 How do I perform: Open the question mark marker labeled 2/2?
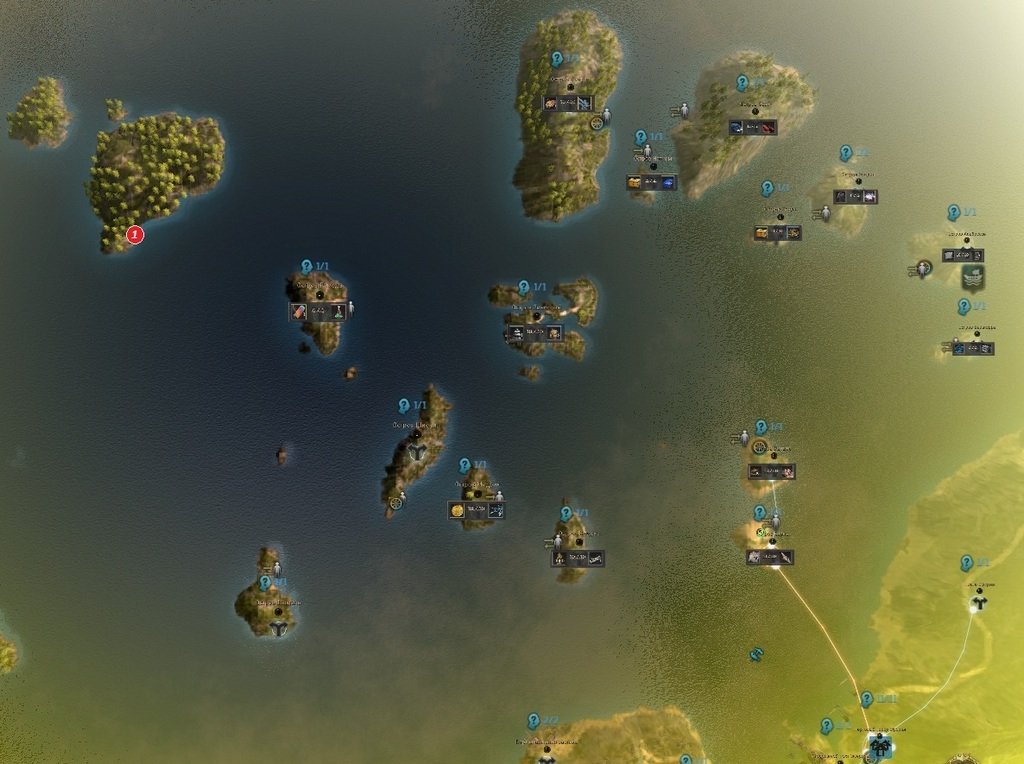click(x=534, y=721)
